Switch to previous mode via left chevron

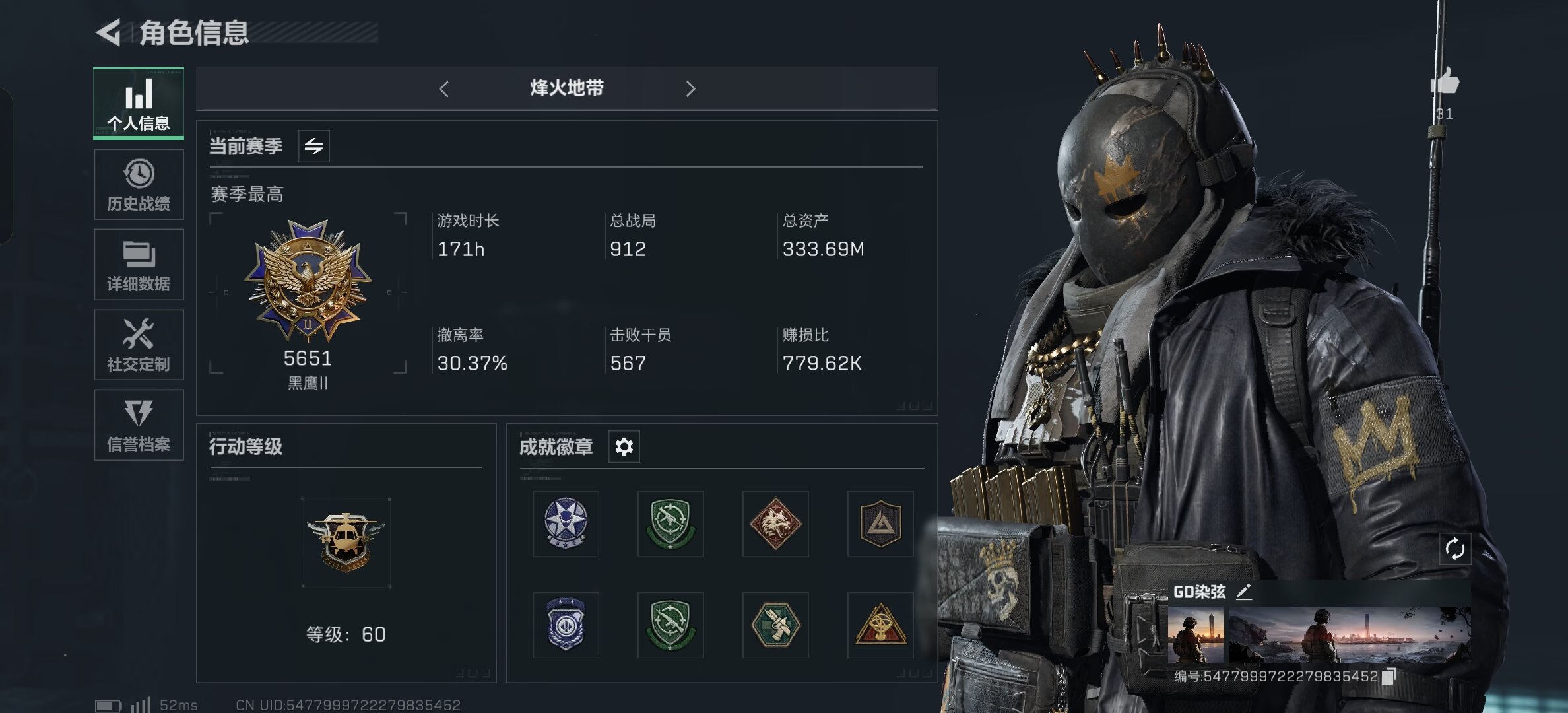443,88
